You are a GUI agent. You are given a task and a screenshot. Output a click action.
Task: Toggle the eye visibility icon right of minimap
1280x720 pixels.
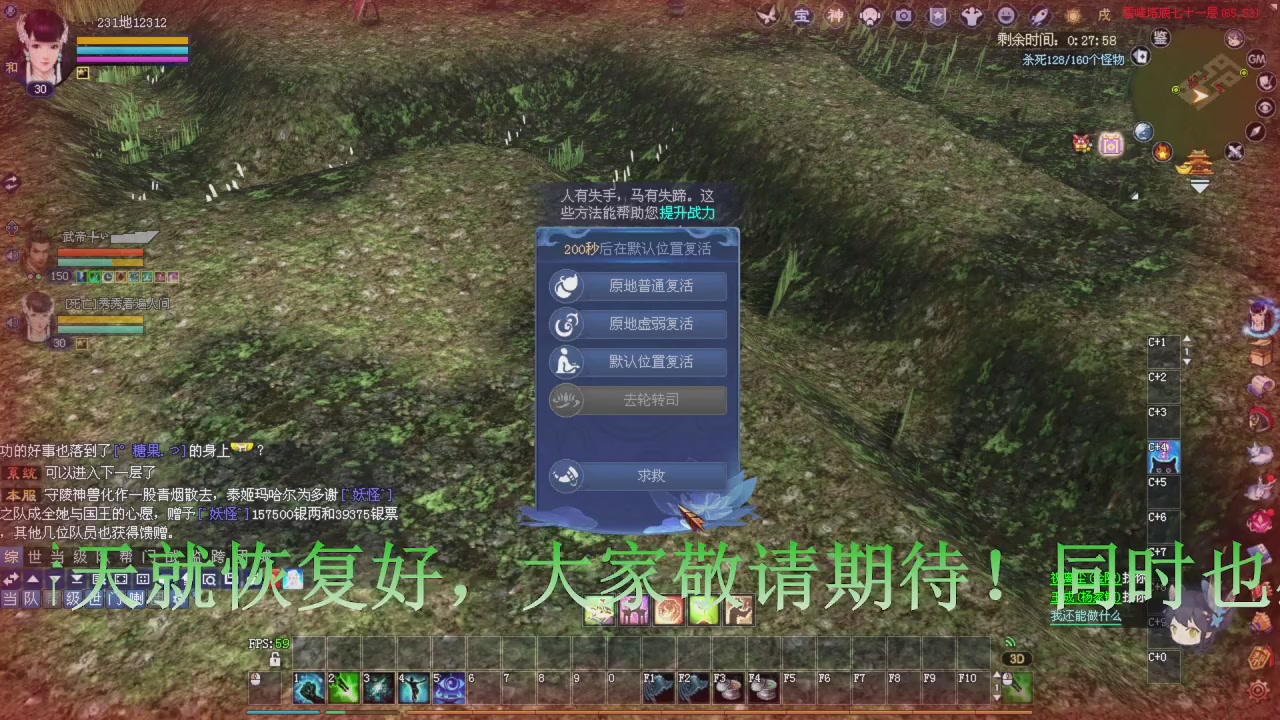[x=1265, y=107]
